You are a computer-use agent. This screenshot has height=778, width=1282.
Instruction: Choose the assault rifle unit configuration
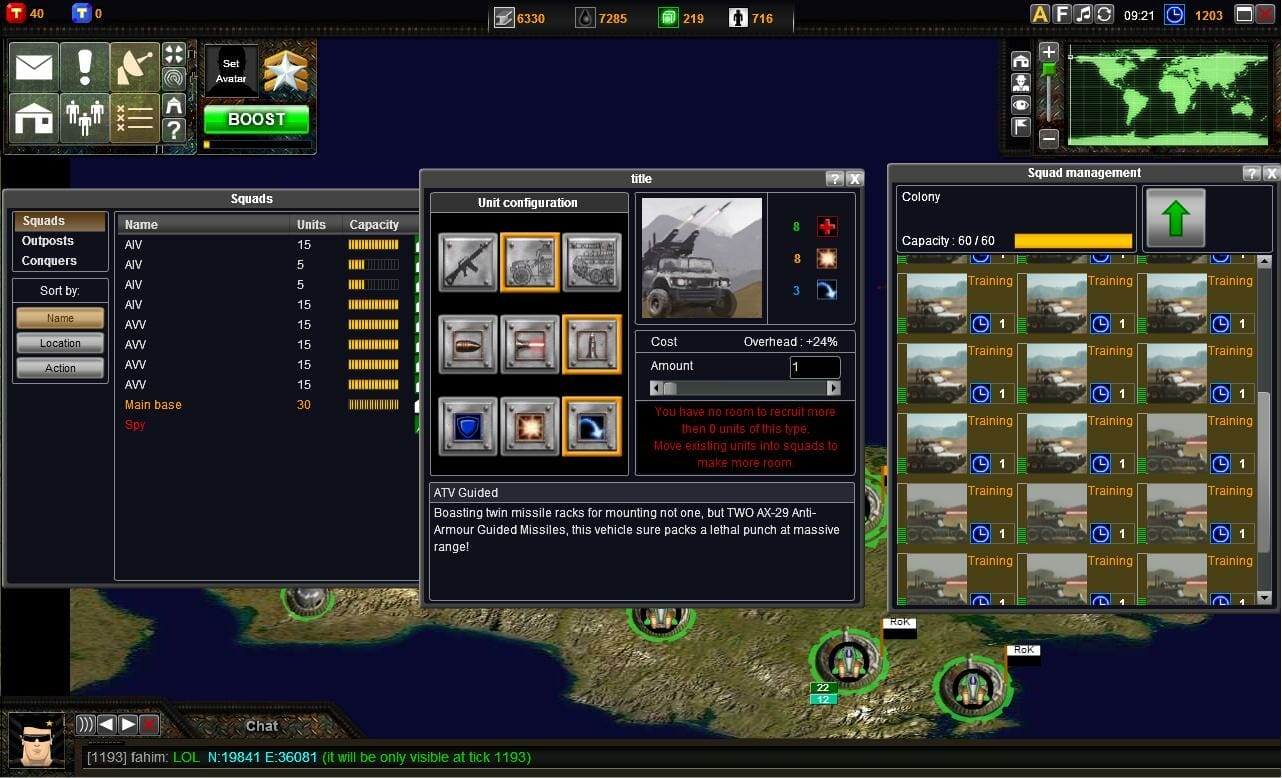click(467, 262)
